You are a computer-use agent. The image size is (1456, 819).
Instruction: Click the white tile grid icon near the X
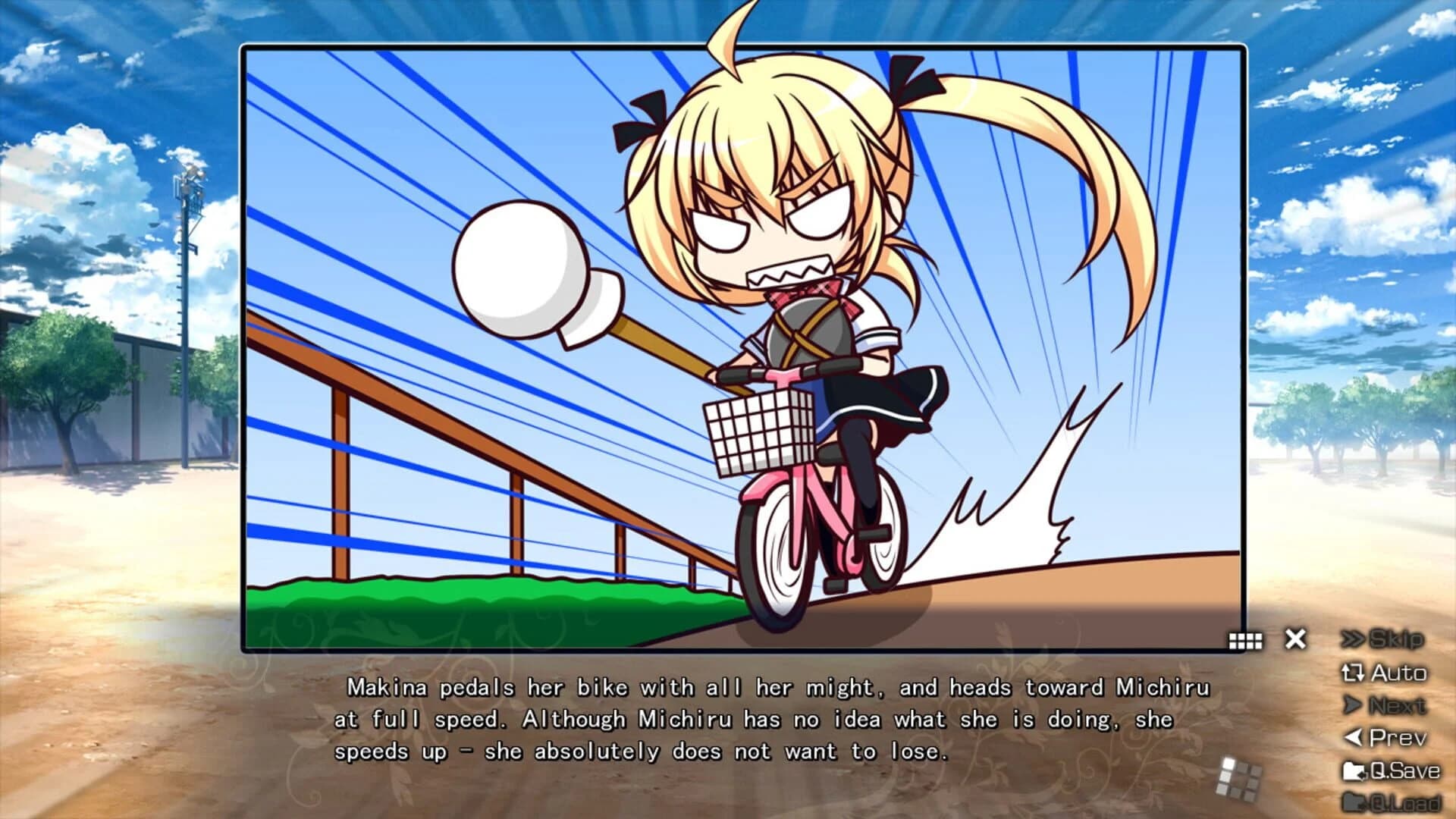pos(1246,639)
